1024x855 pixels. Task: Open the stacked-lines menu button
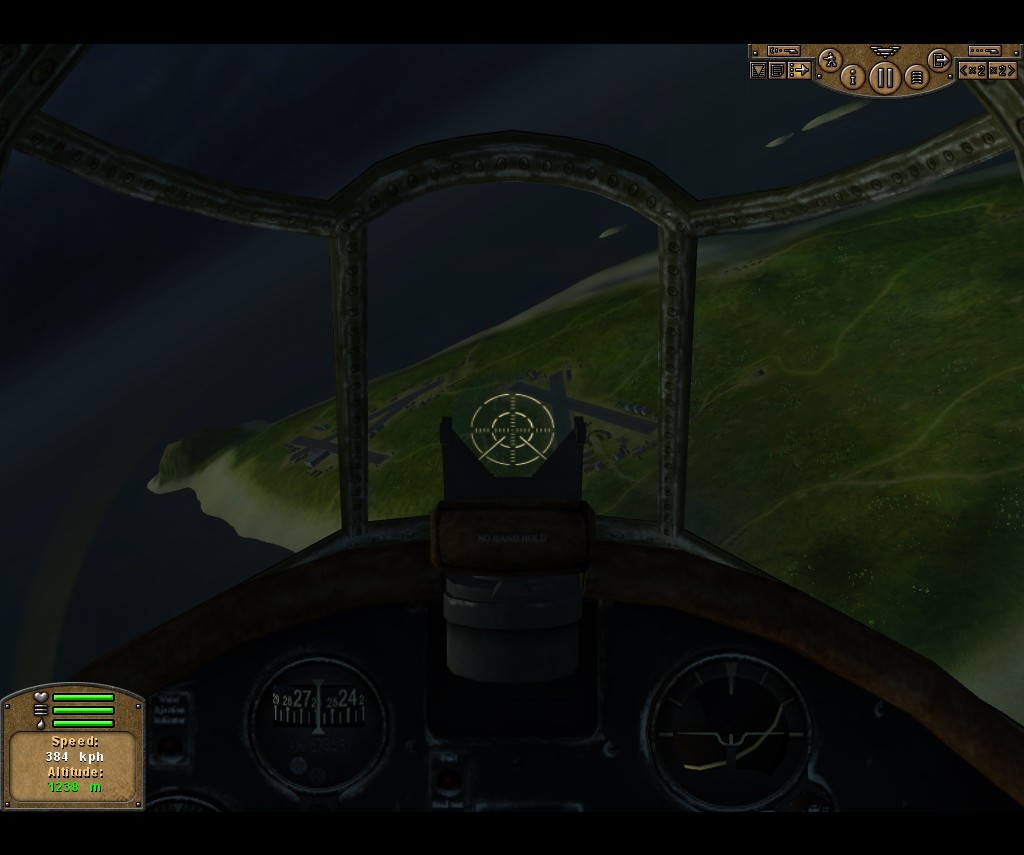916,77
